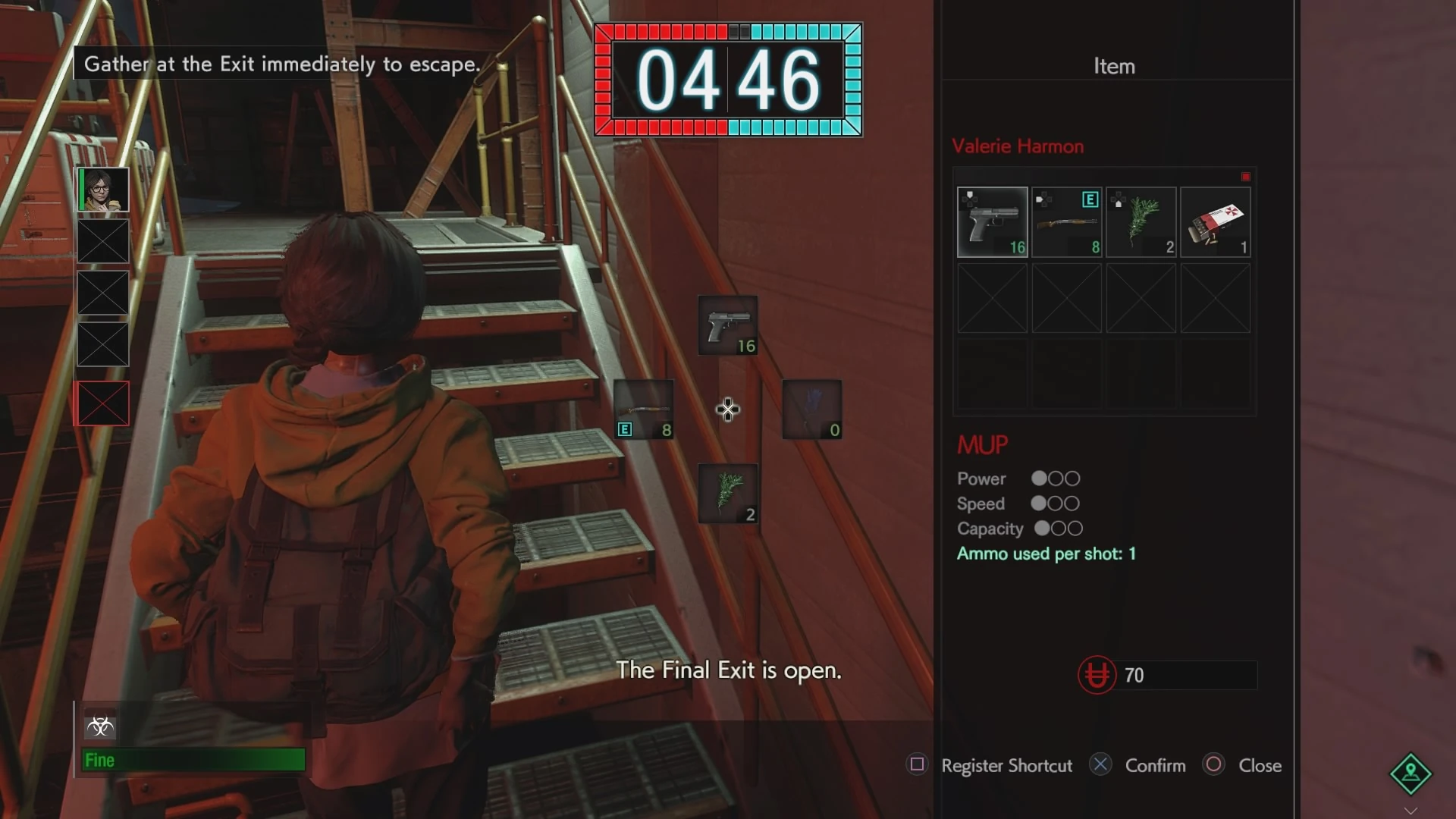
Task: Pick the shotgun shortcut in the radial wheel
Action: point(644,409)
